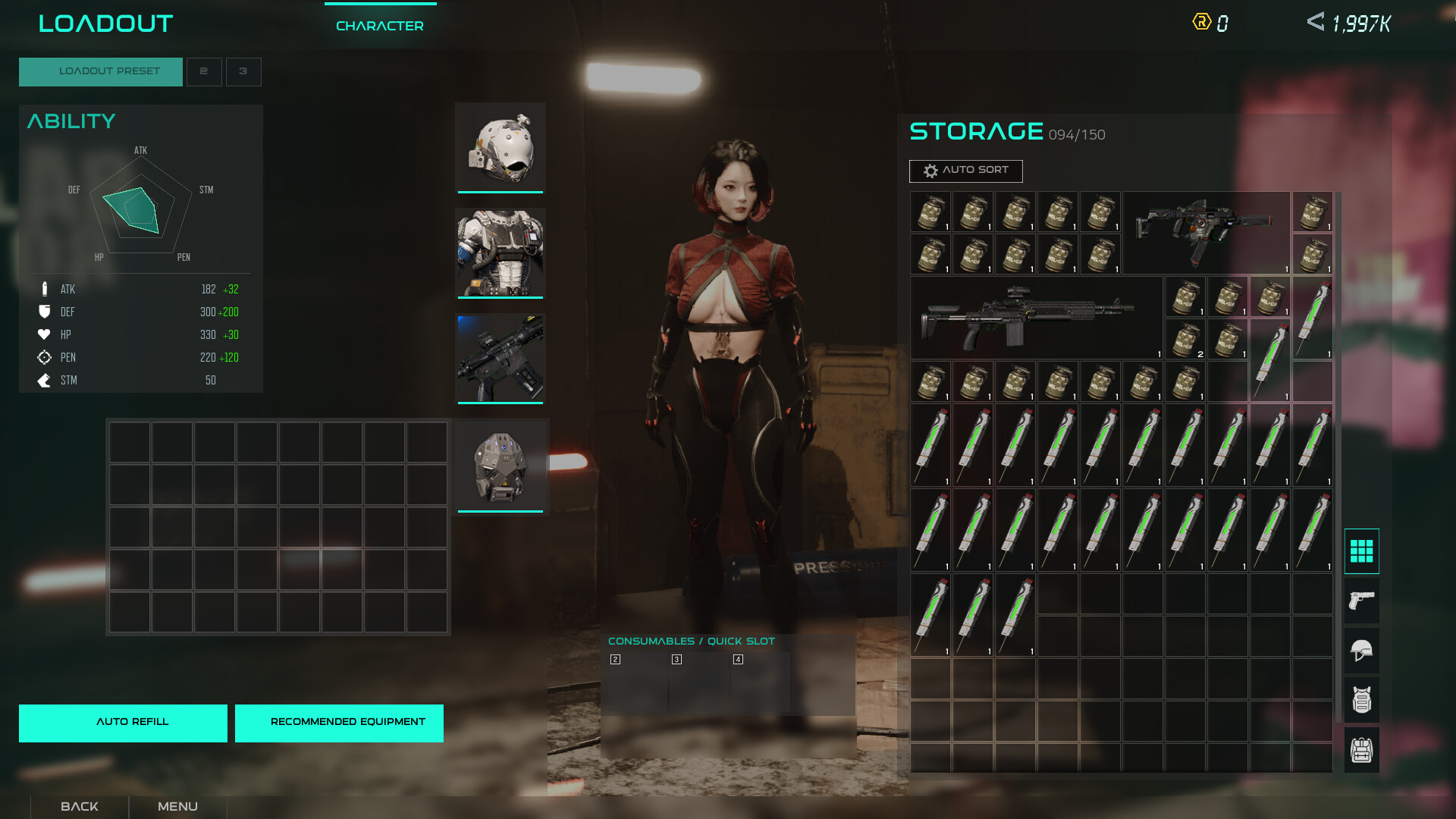Select the equipped white helmet slot
The image size is (1456, 819).
point(500,147)
